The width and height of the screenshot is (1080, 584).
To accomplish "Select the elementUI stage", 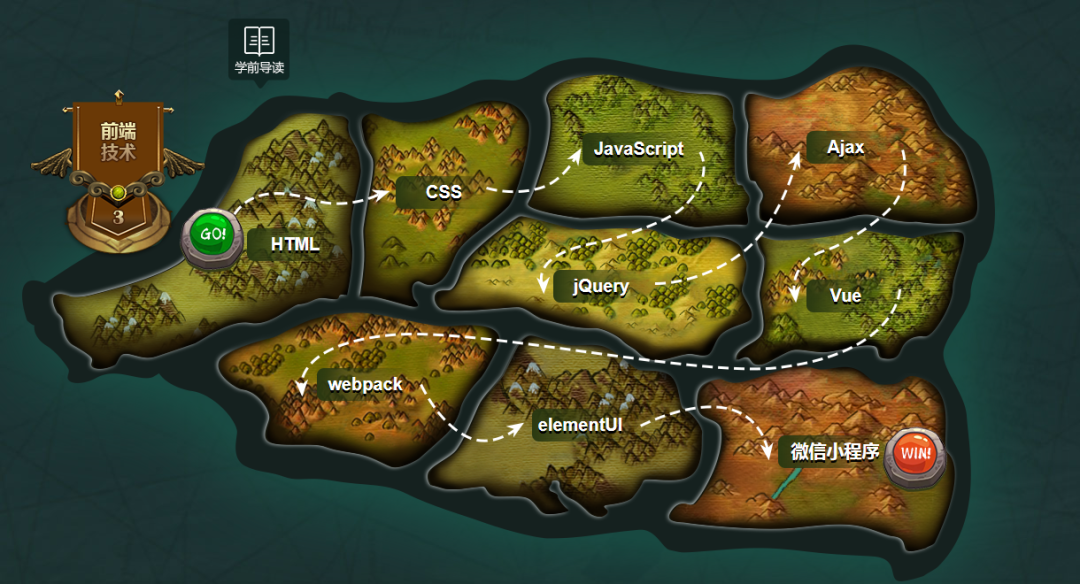I will click(x=580, y=425).
